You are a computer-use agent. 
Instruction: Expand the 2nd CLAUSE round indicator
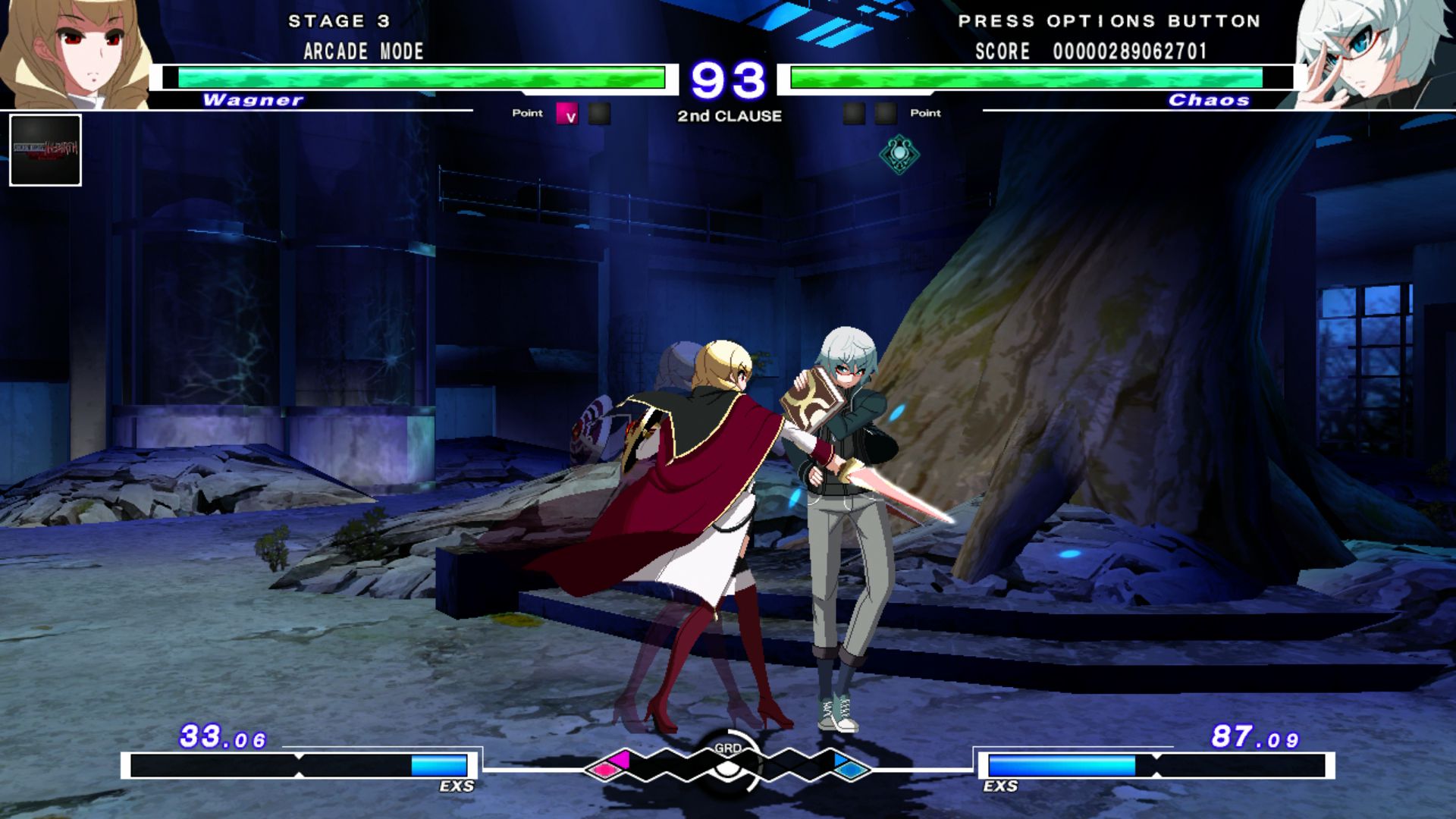click(729, 117)
